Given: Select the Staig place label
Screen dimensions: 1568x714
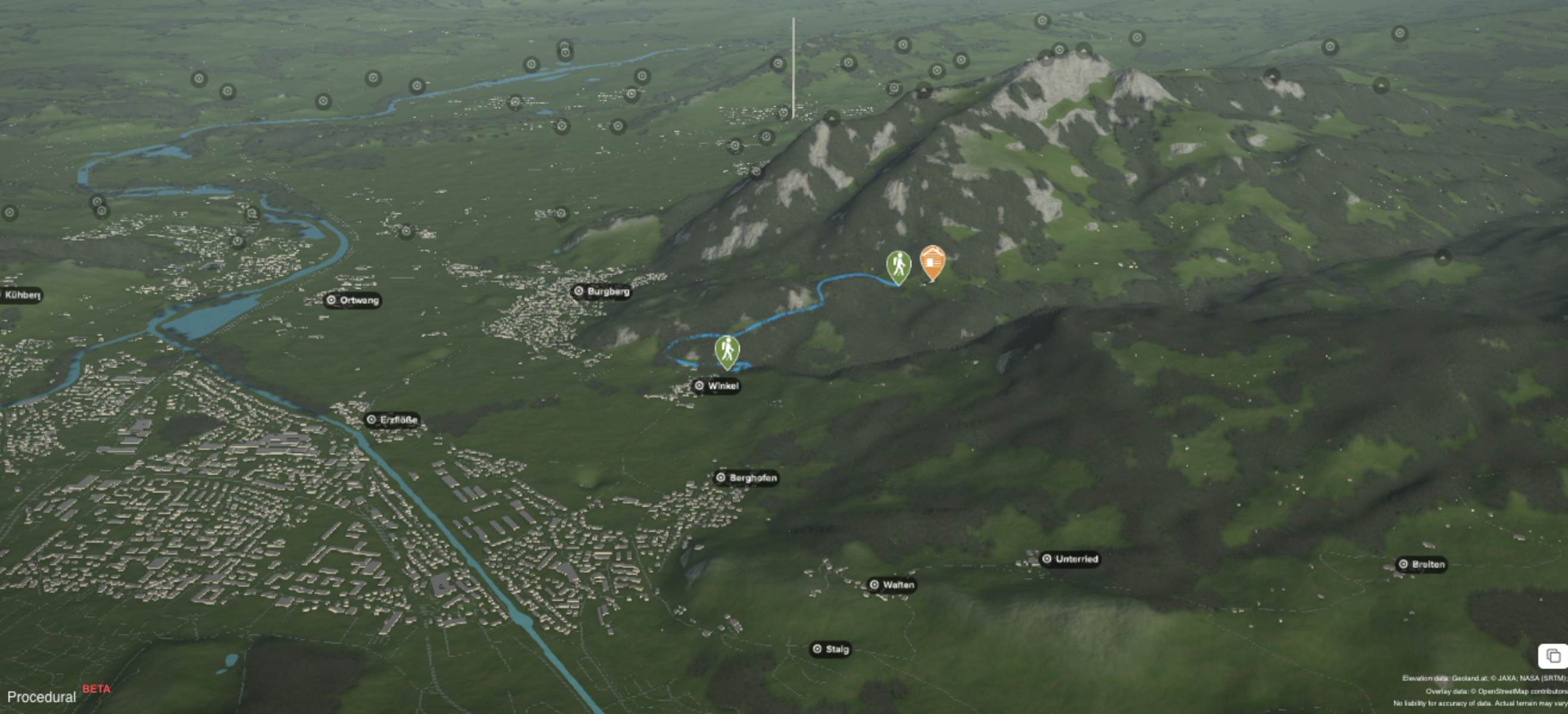Looking at the screenshot, I should (830, 650).
